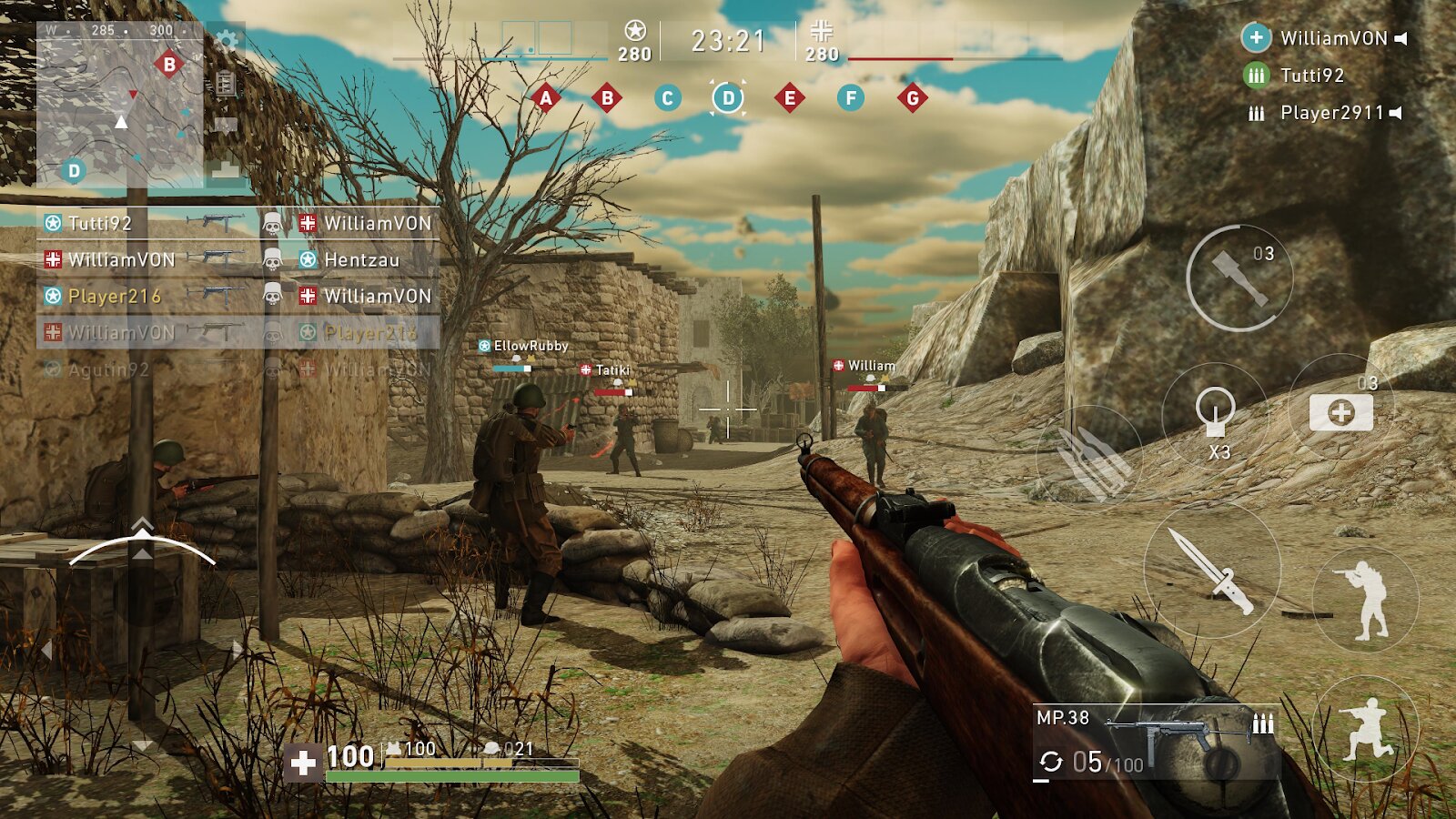Select capture point A marker
Image resolution: width=1456 pixels, height=819 pixels.
(546, 98)
